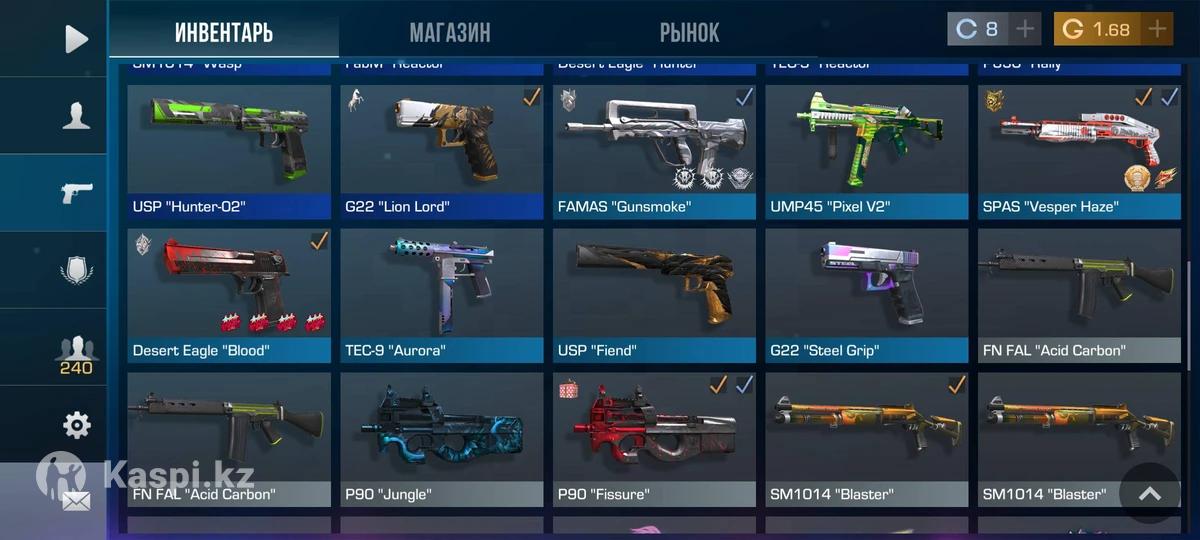Tap the play arrow in sidebar
This screenshot has height=540, width=1200.
[76, 39]
